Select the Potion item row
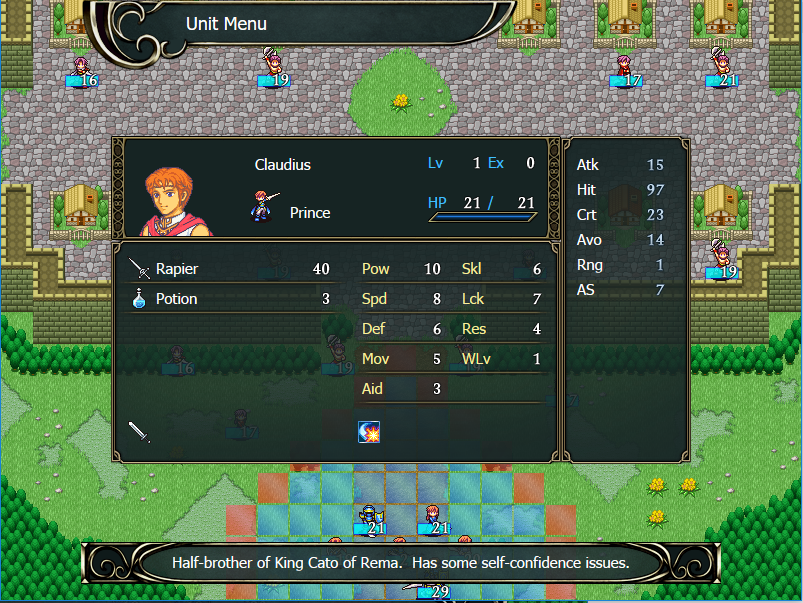 tap(230, 299)
